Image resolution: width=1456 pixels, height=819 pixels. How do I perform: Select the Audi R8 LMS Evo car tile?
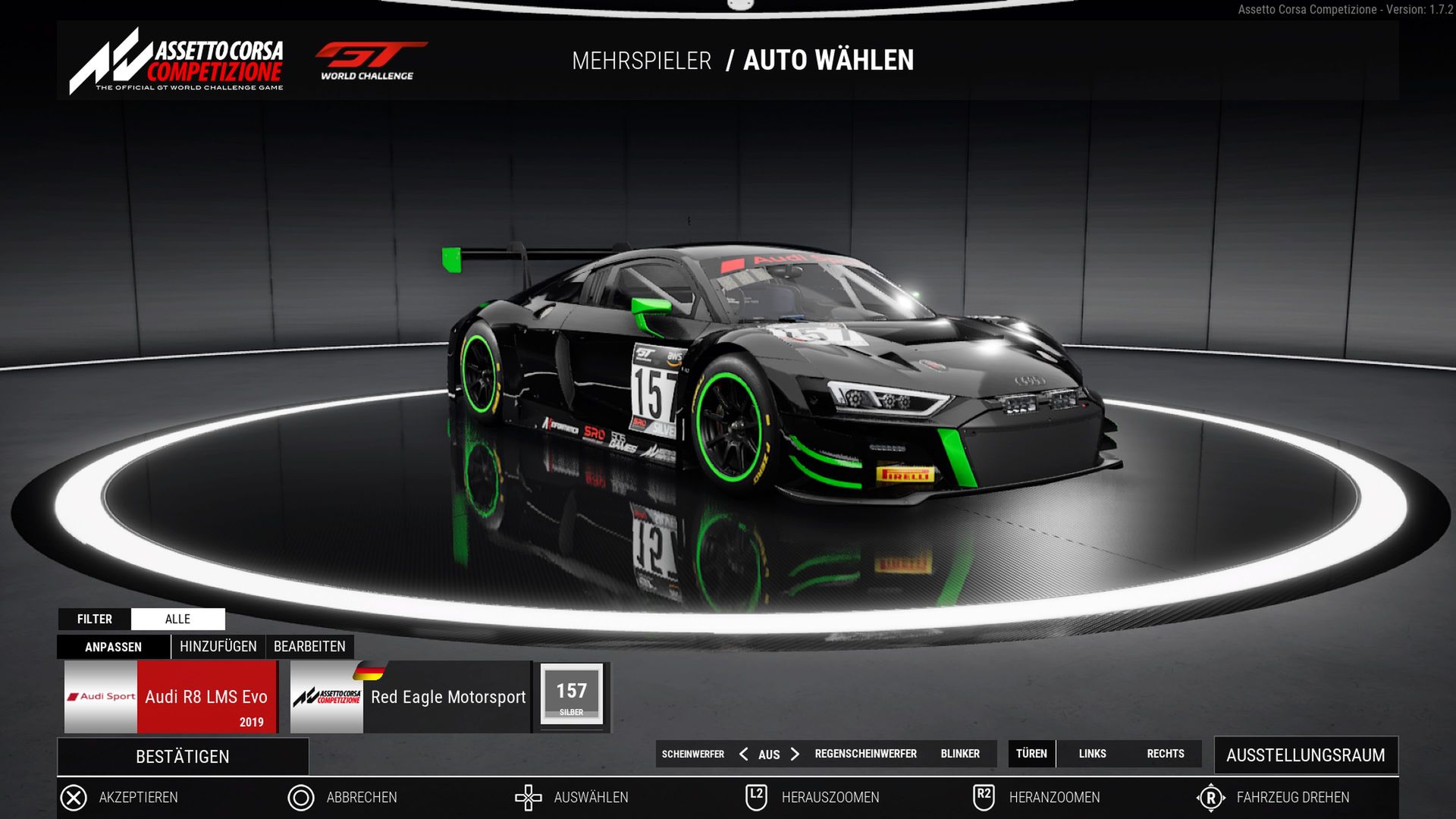(171, 697)
